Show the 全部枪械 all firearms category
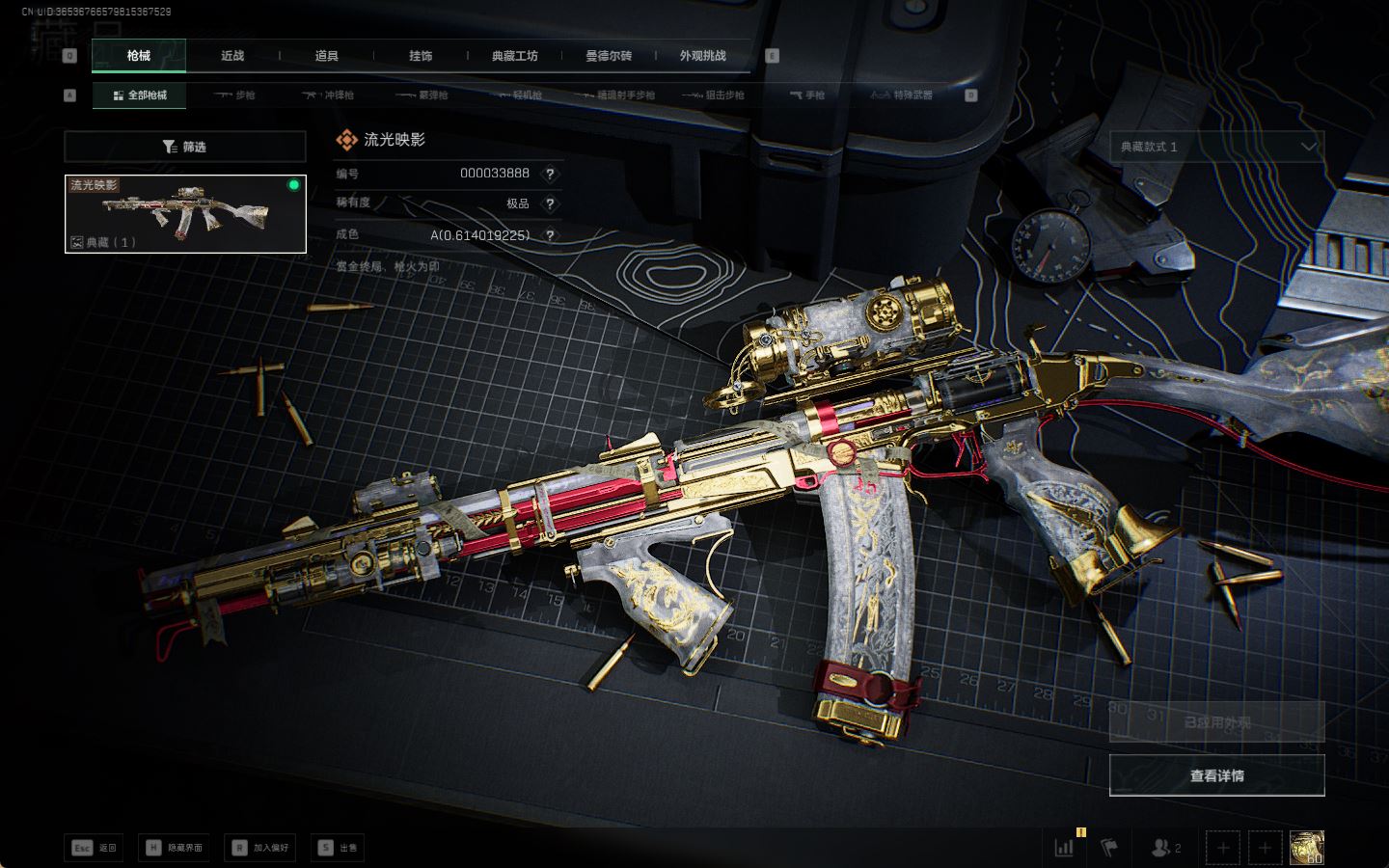This screenshot has width=1389, height=868. (140, 95)
